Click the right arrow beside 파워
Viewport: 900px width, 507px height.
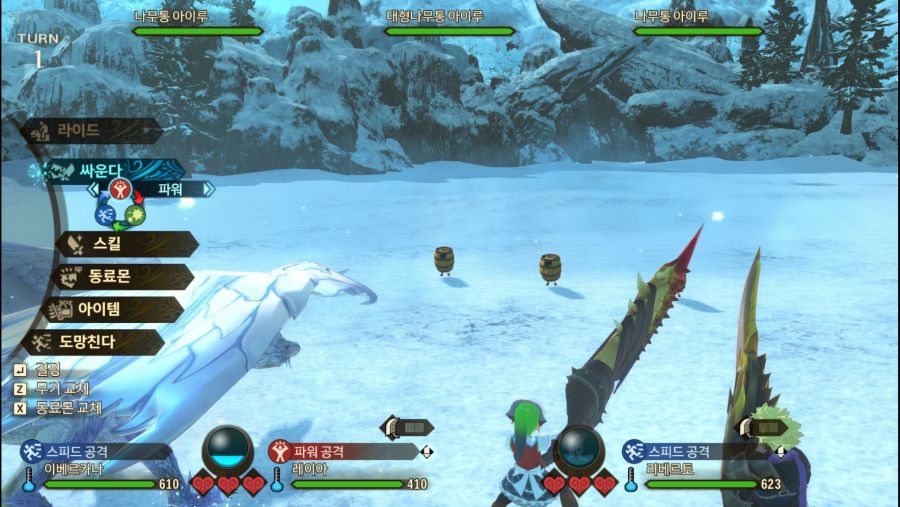click(208, 188)
